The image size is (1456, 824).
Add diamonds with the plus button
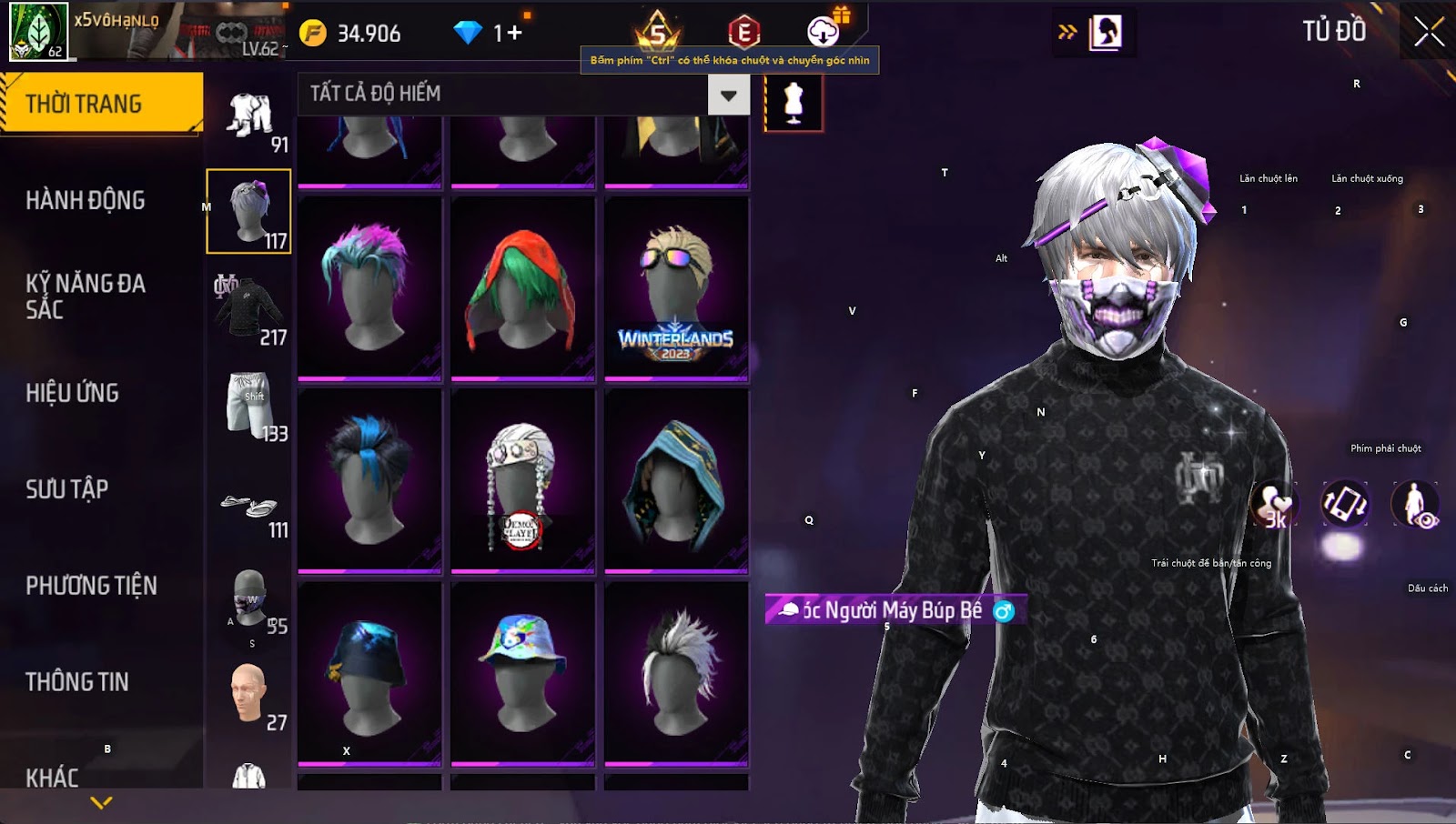[x=514, y=34]
